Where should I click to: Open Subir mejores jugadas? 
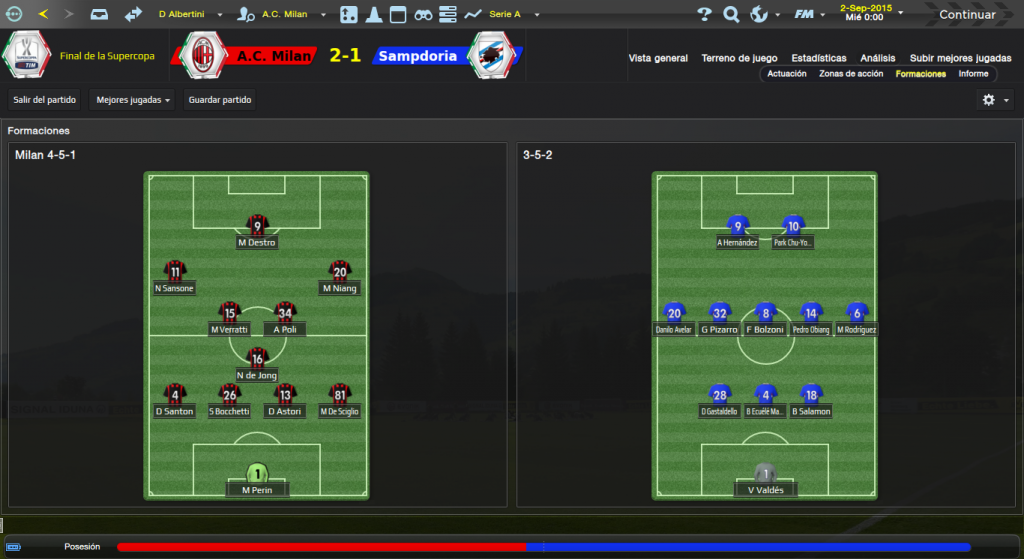960,58
